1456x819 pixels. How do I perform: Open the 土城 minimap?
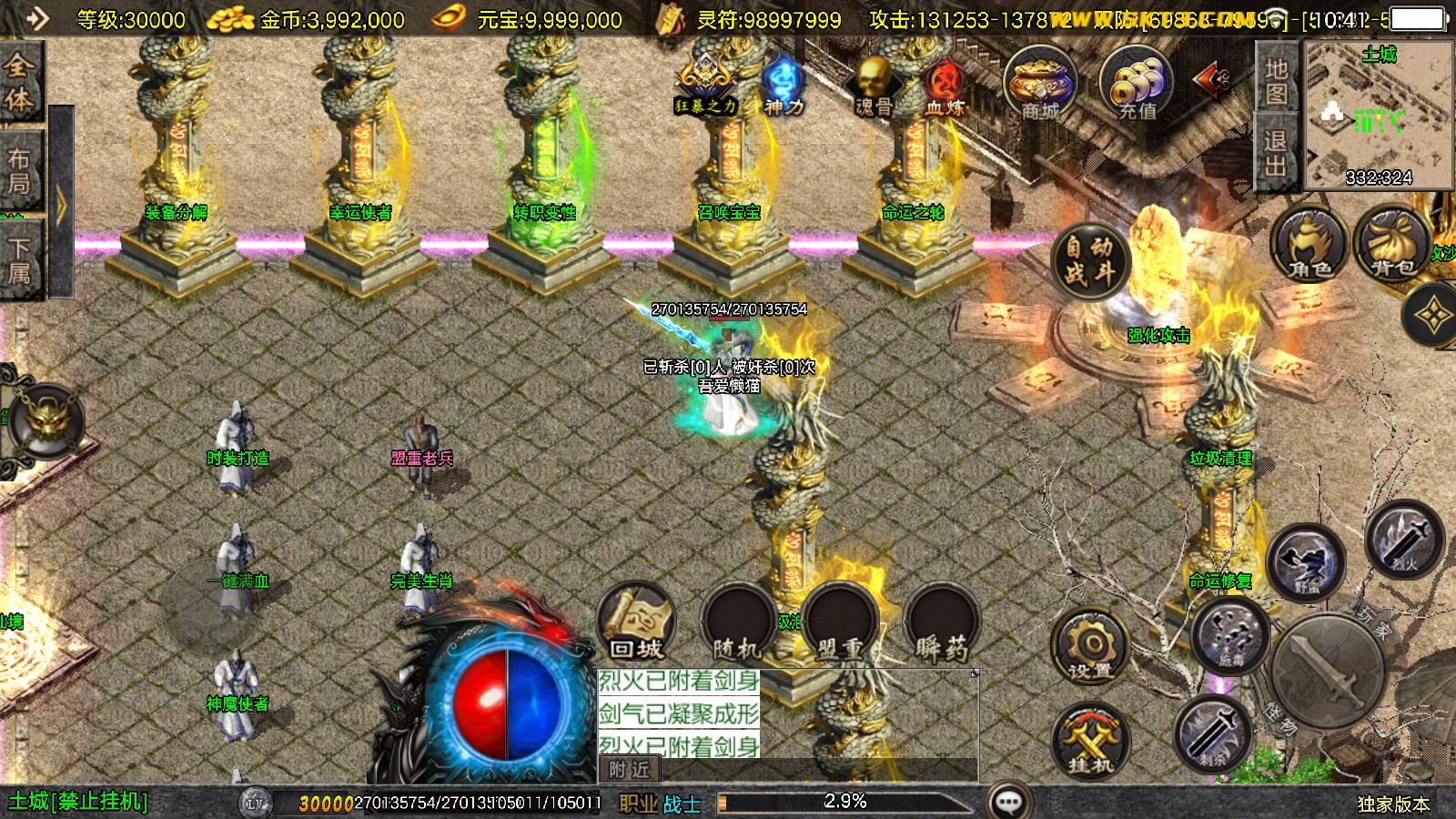1379,114
